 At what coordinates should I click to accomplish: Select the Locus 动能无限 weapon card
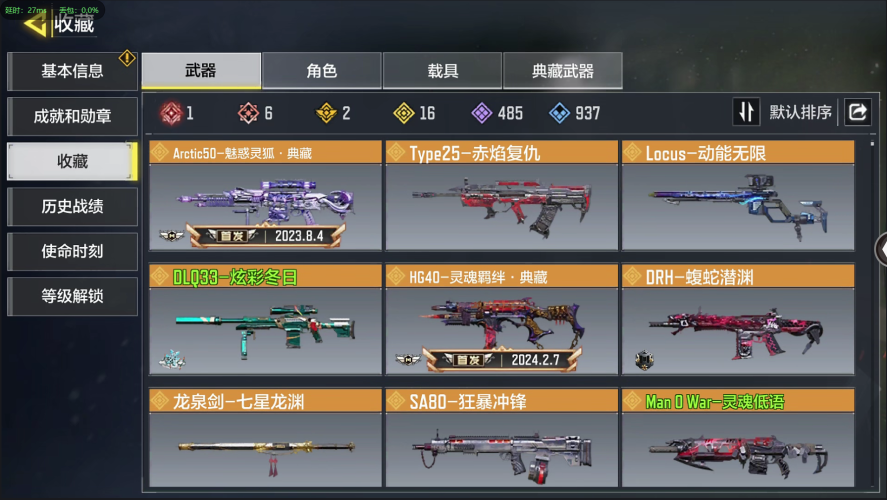coord(738,196)
